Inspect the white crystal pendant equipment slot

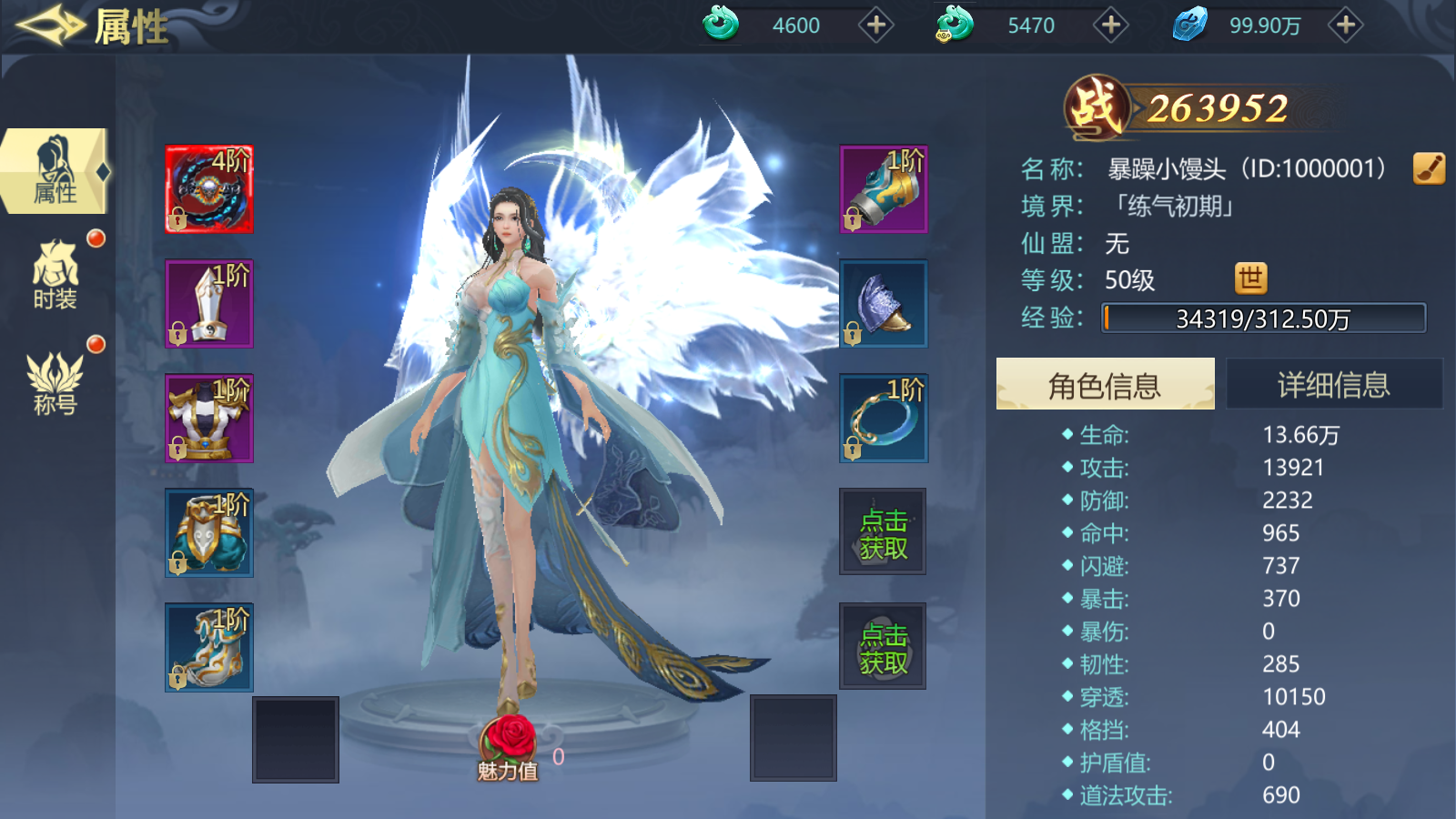pyautogui.click(x=209, y=304)
